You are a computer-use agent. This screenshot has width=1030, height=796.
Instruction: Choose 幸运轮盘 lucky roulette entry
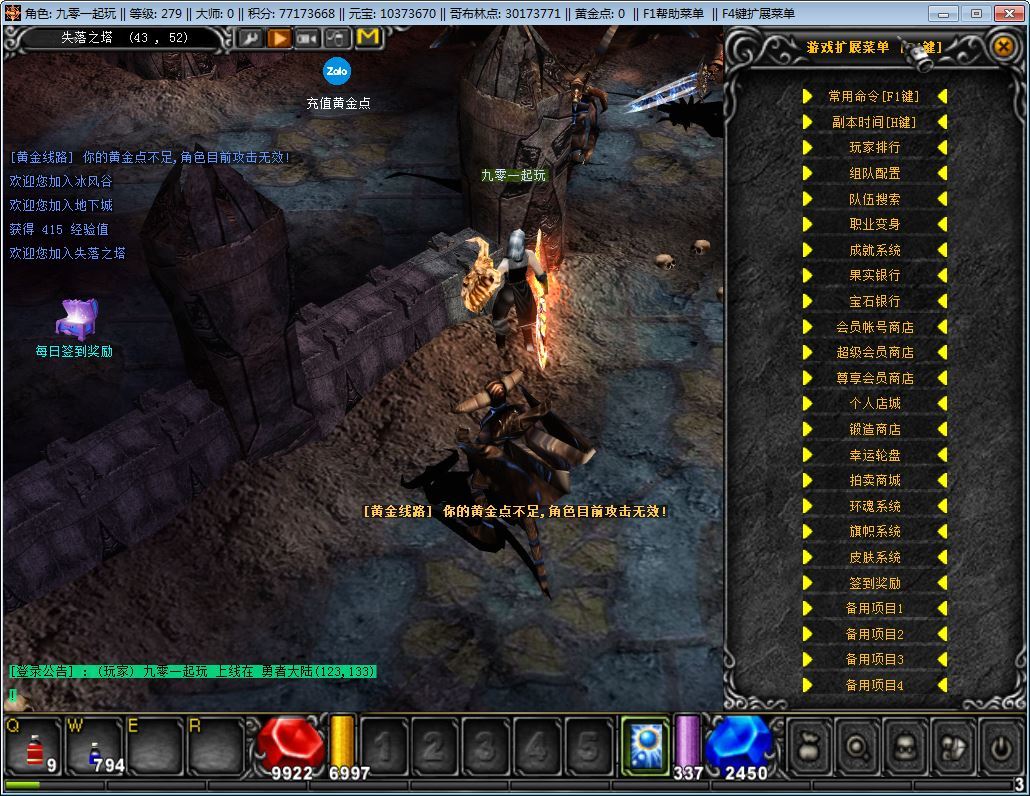(874, 455)
